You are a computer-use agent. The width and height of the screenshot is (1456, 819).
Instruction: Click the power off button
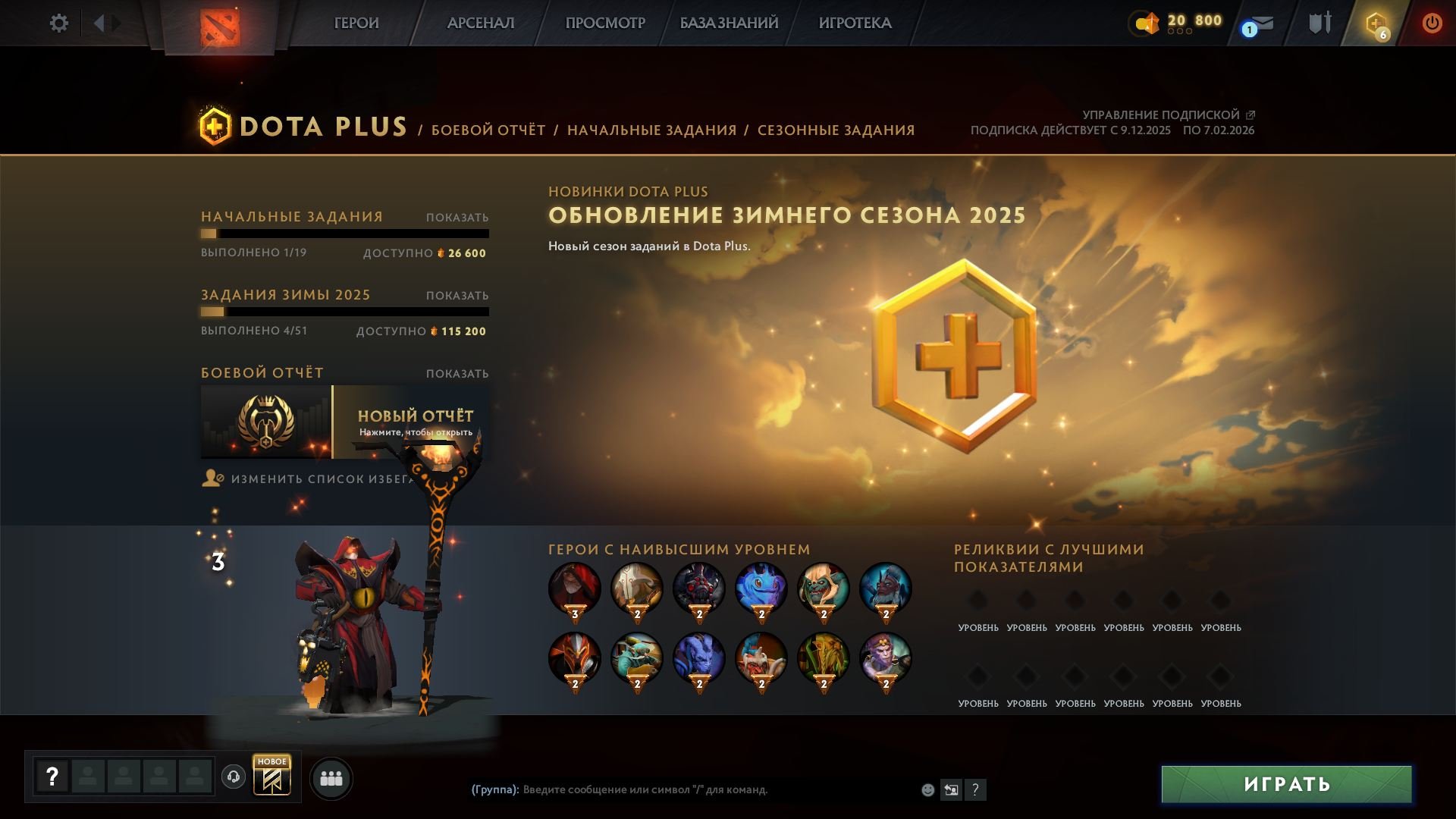point(1432,23)
